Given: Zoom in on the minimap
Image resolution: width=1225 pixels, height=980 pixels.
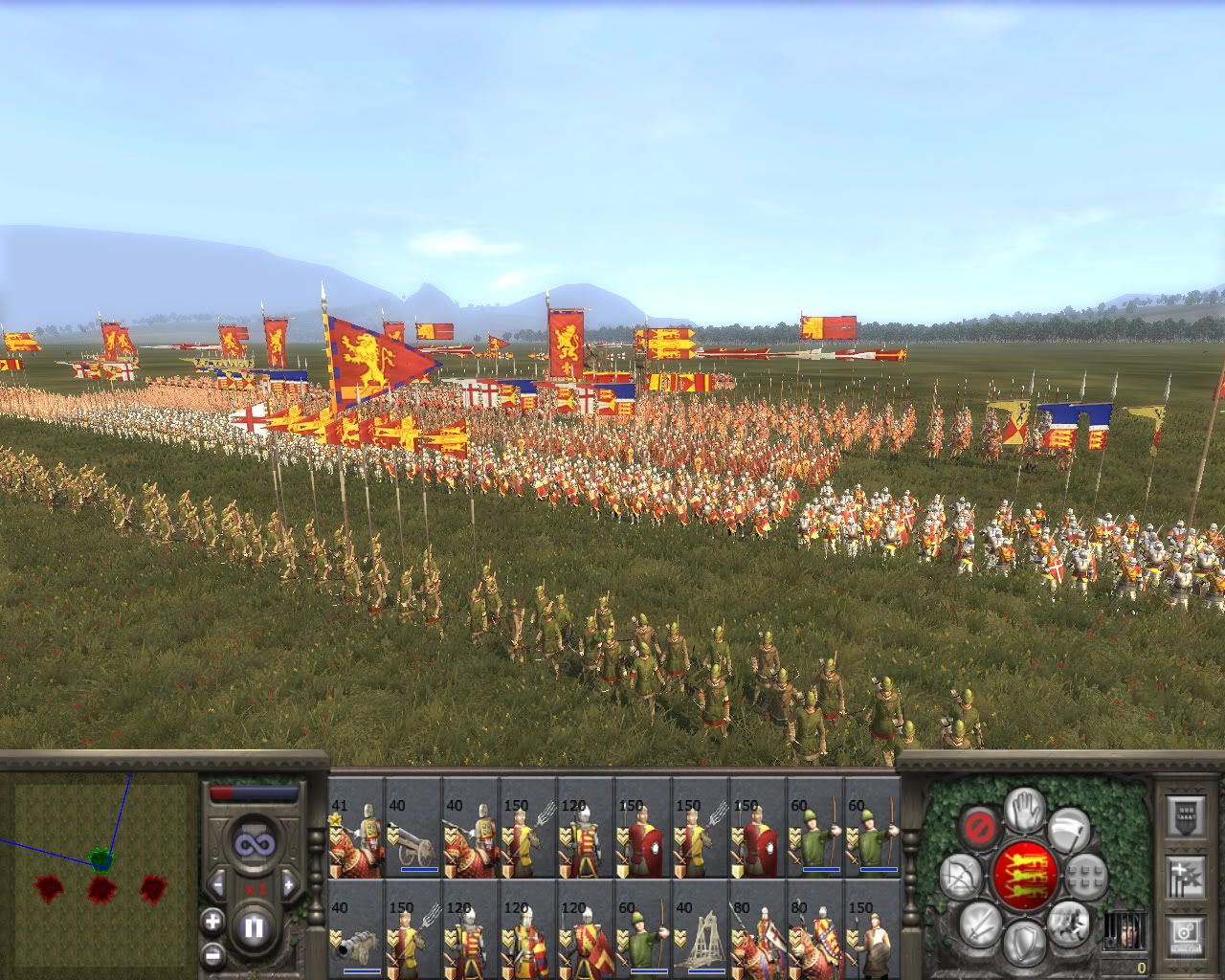Looking at the screenshot, I should [212, 922].
